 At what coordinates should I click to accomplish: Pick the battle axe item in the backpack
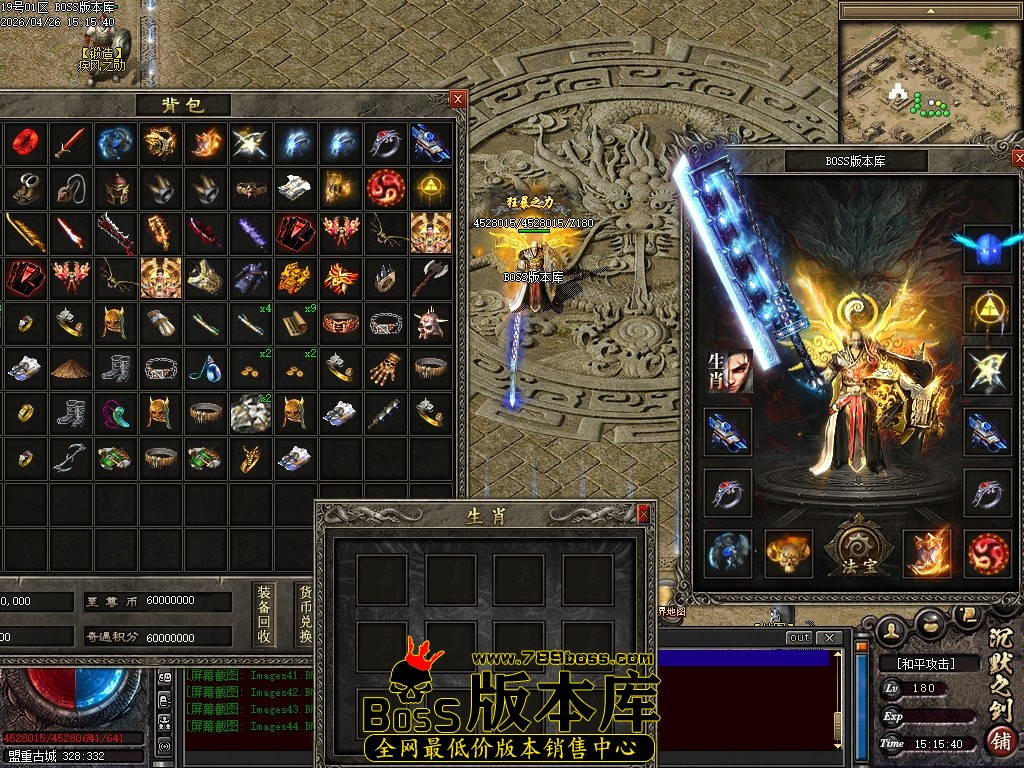click(429, 277)
